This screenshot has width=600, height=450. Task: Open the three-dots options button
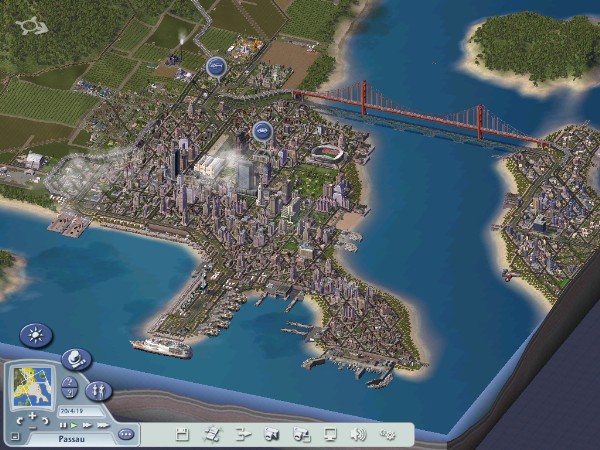coord(126,435)
